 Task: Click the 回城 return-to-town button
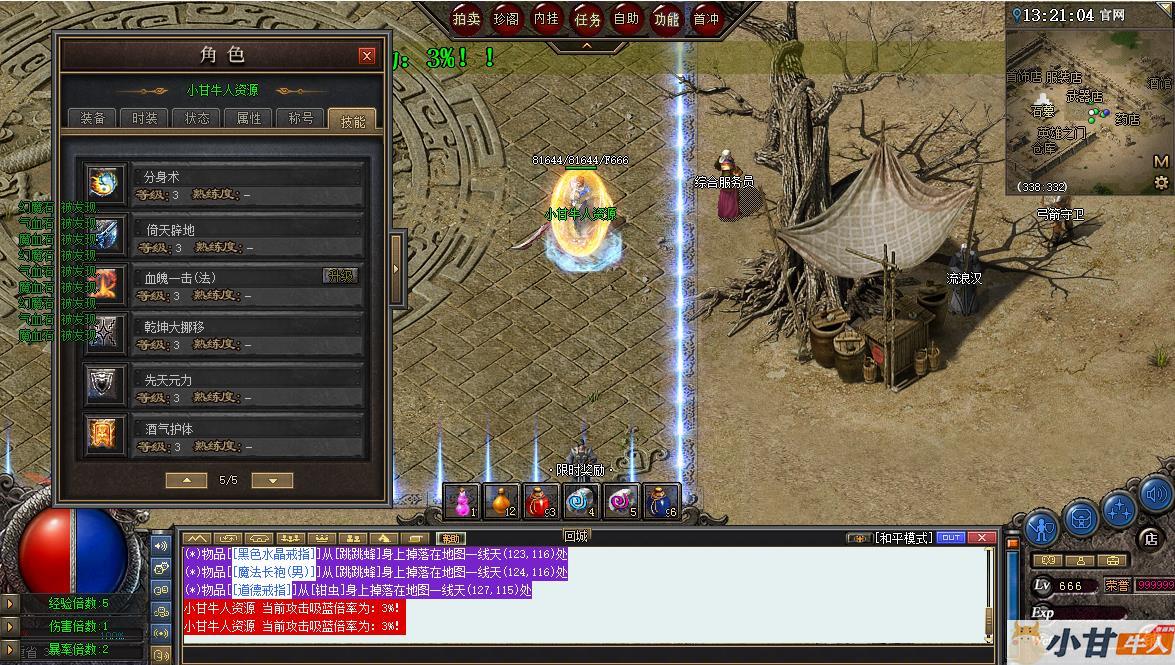[x=577, y=536]
